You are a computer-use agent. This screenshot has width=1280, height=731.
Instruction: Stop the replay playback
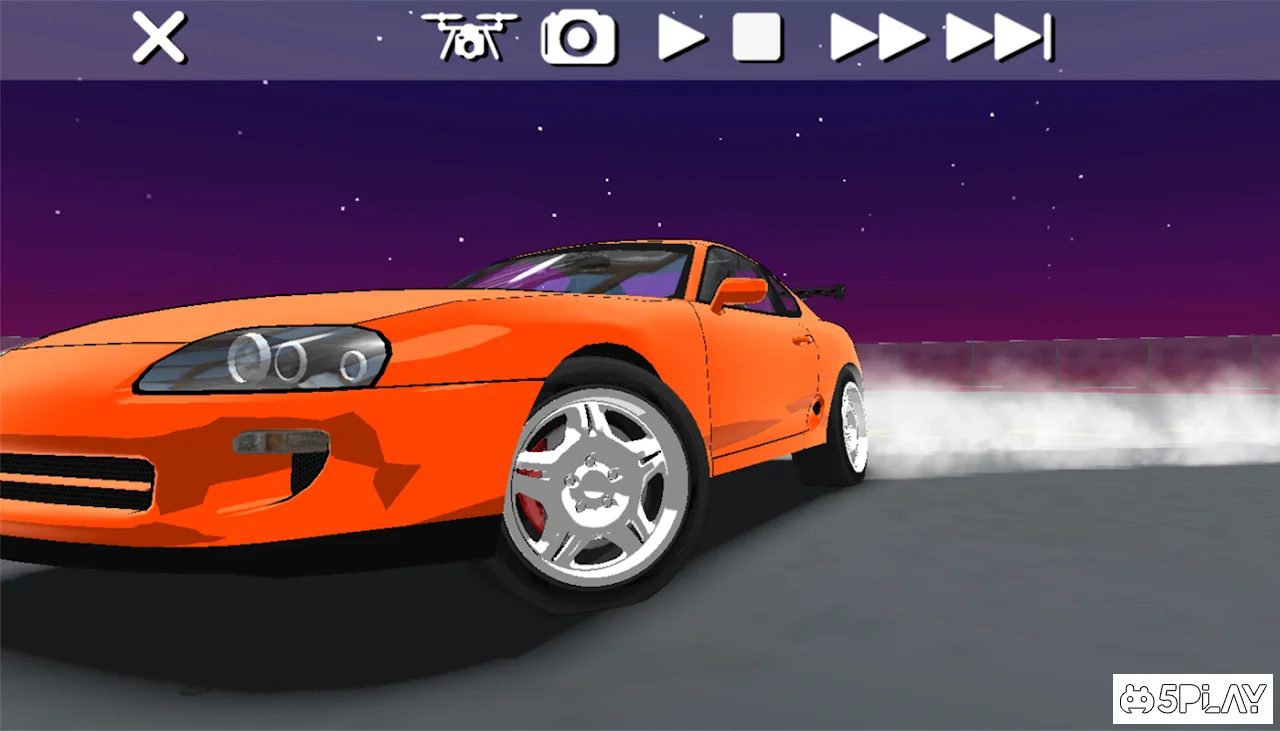tap(757, 39)
